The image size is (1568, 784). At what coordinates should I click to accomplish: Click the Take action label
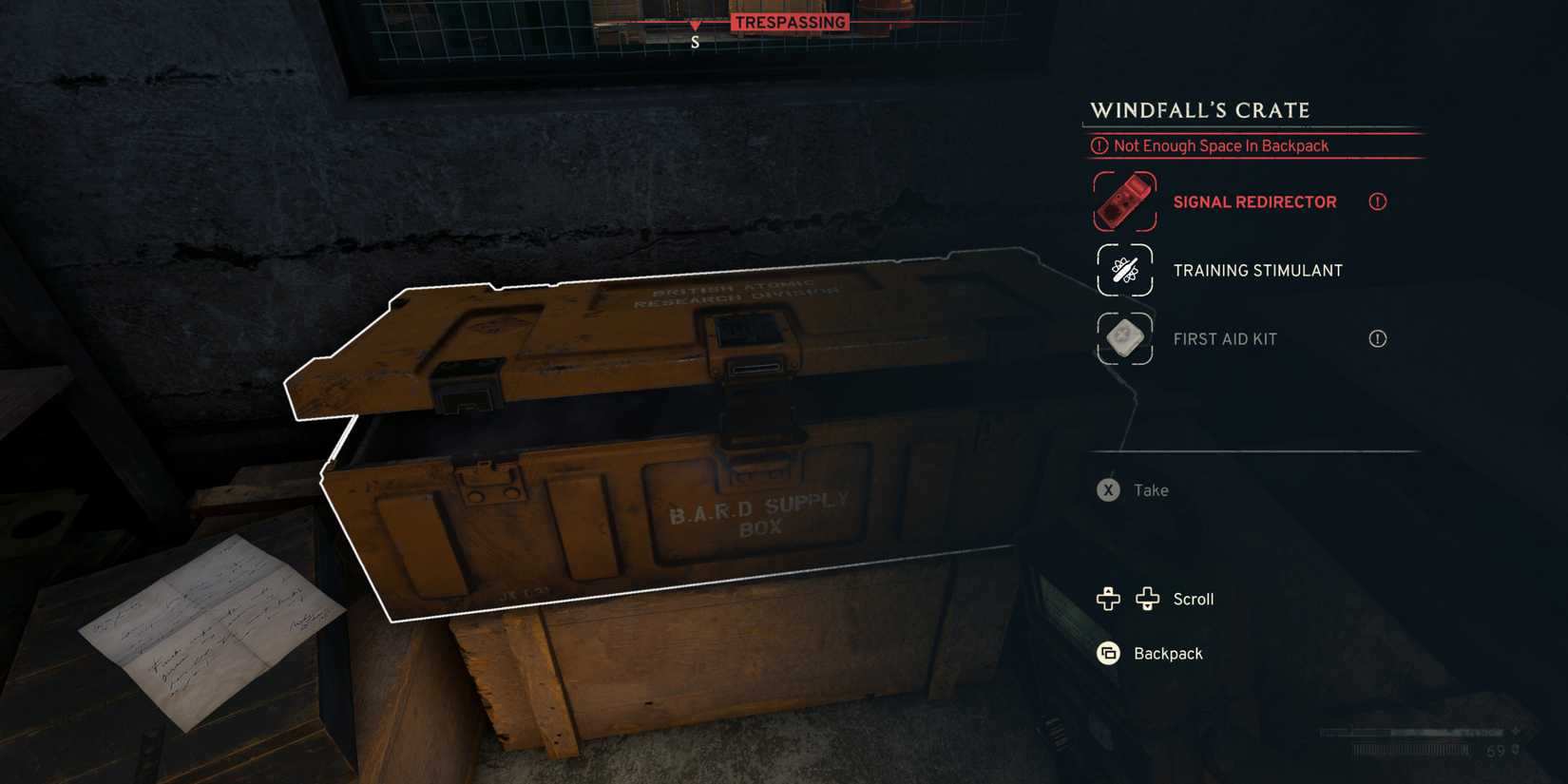click(x=1150, y=490)
